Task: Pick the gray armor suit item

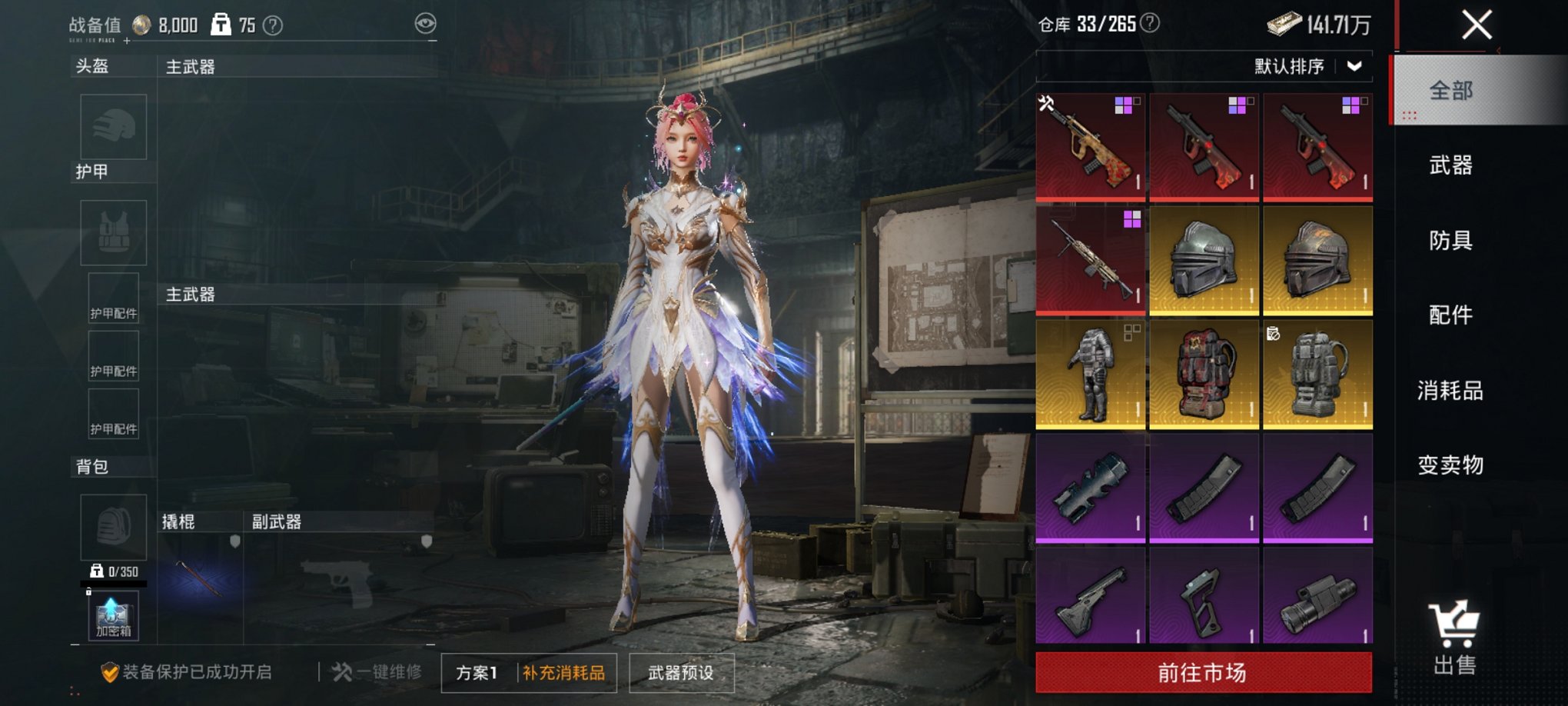Action: click(1090, 375)
